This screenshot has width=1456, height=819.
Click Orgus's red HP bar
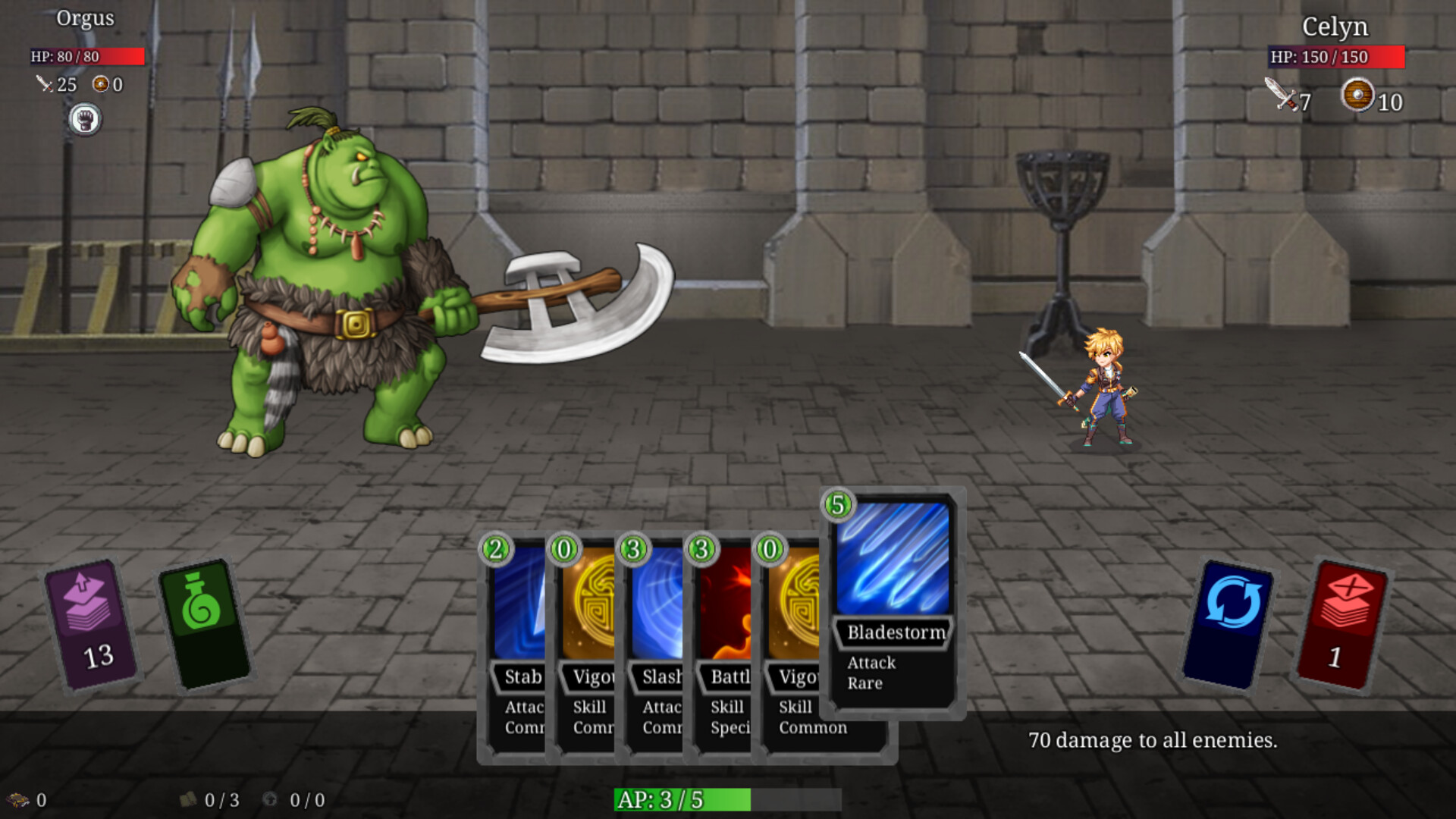86,55
